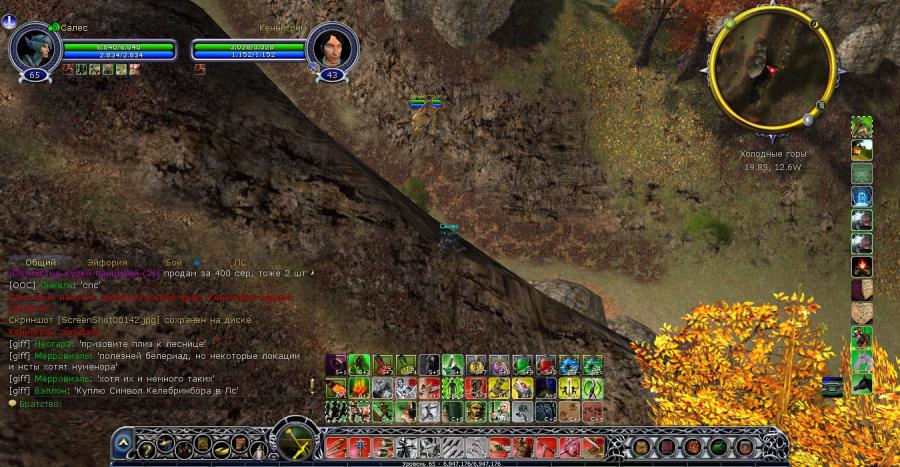Toggle the bow auto-attack center button

pos(296,440)
